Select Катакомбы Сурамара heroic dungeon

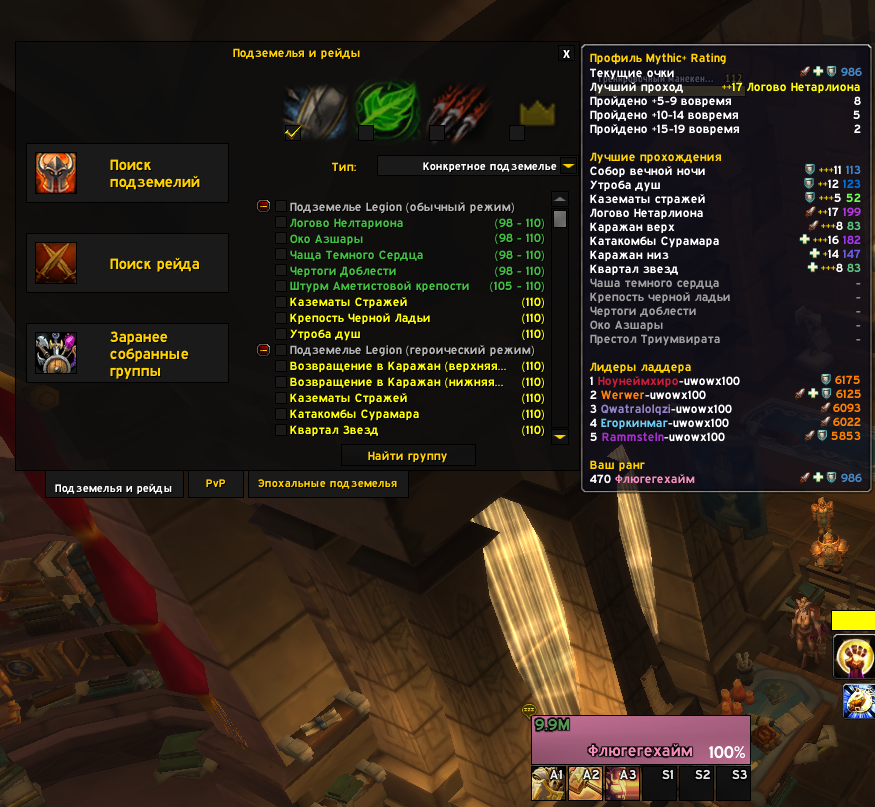pyautogui.click(x=281, y=414)
